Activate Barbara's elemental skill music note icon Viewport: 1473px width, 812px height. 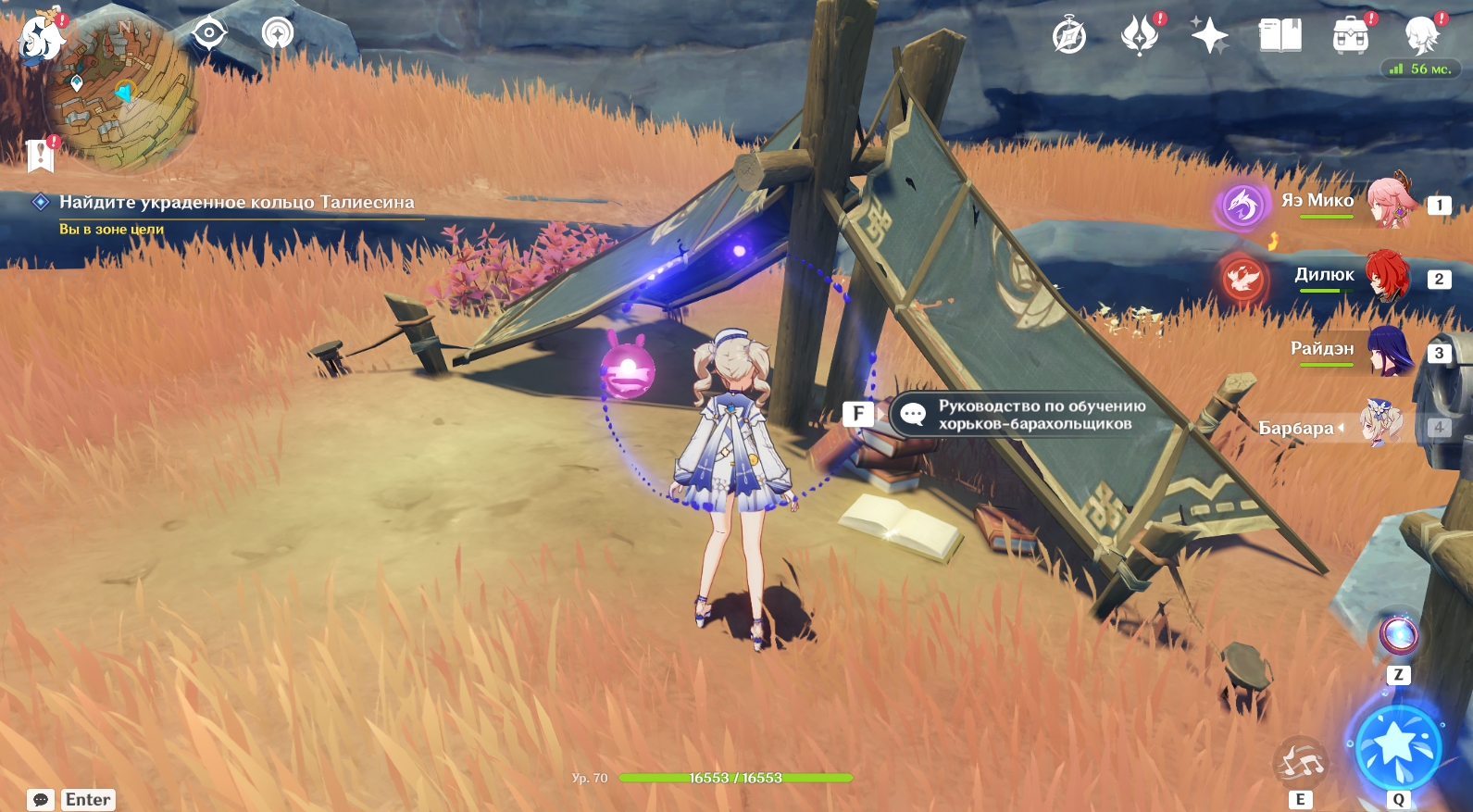click(1300, 762)
